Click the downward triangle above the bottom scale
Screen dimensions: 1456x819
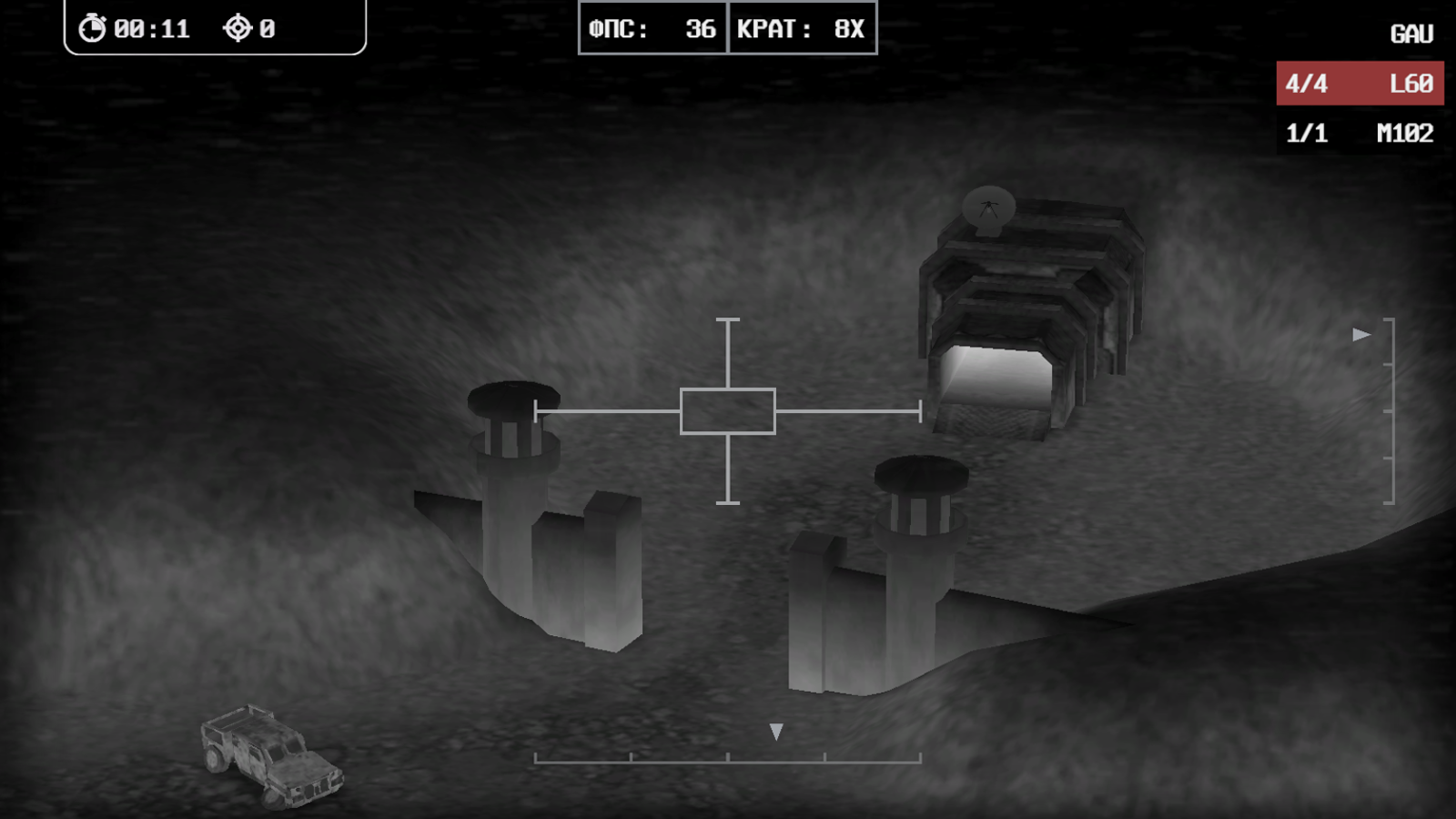[x=776, y=730]
